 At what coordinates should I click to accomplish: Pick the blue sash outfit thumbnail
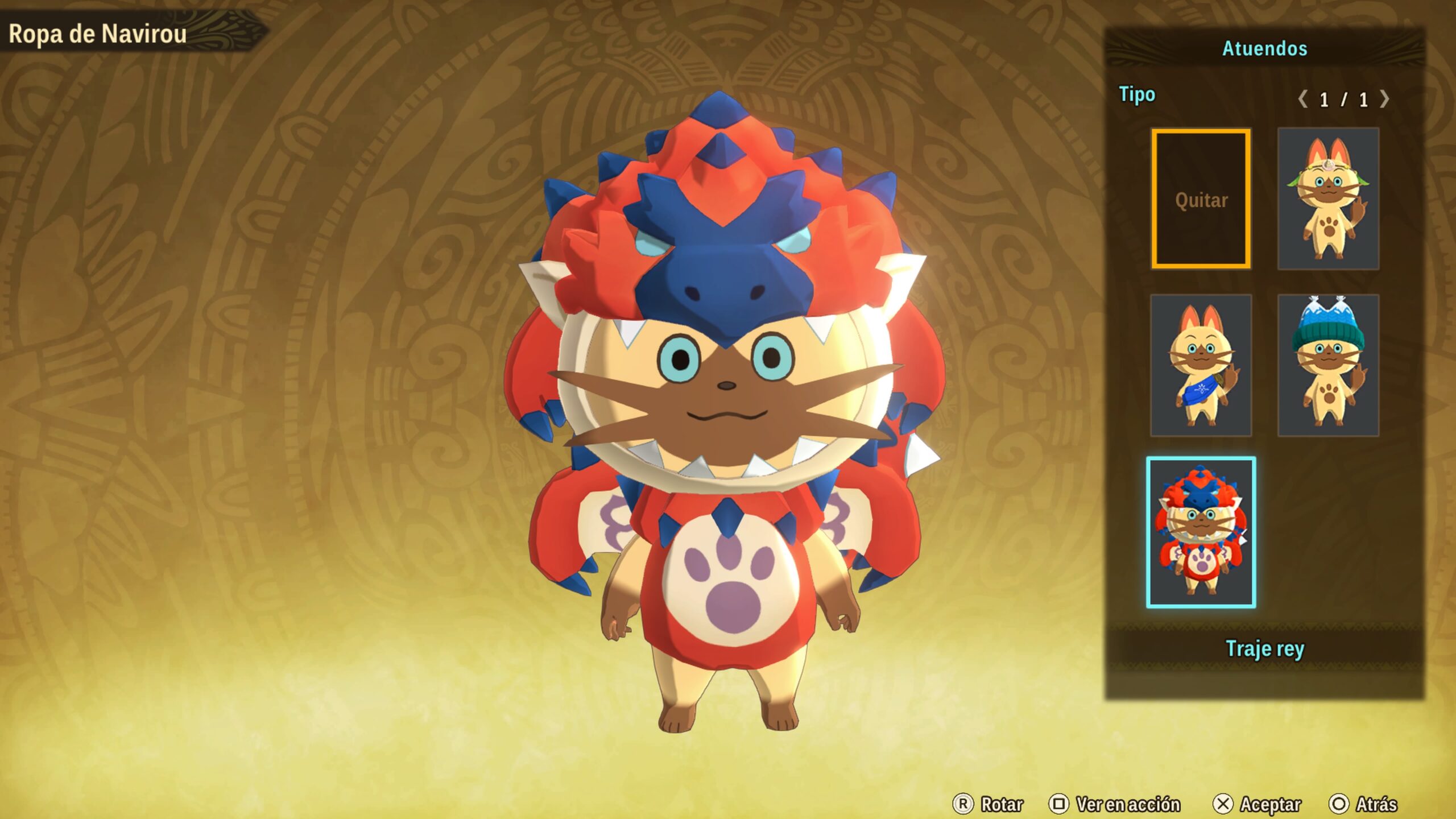[x=1201, y=365]
